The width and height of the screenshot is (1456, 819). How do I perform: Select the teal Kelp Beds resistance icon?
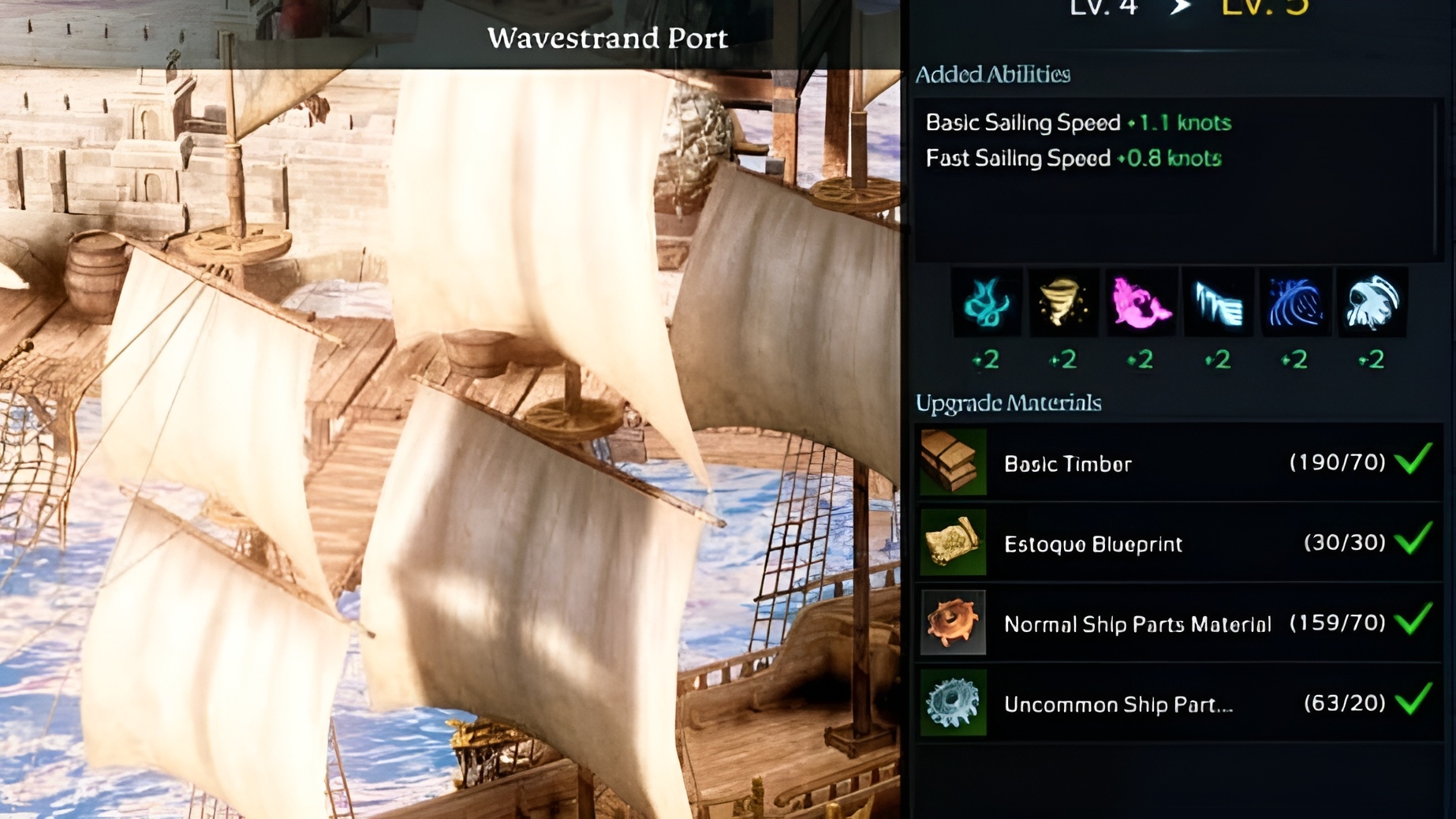(987, 302)
